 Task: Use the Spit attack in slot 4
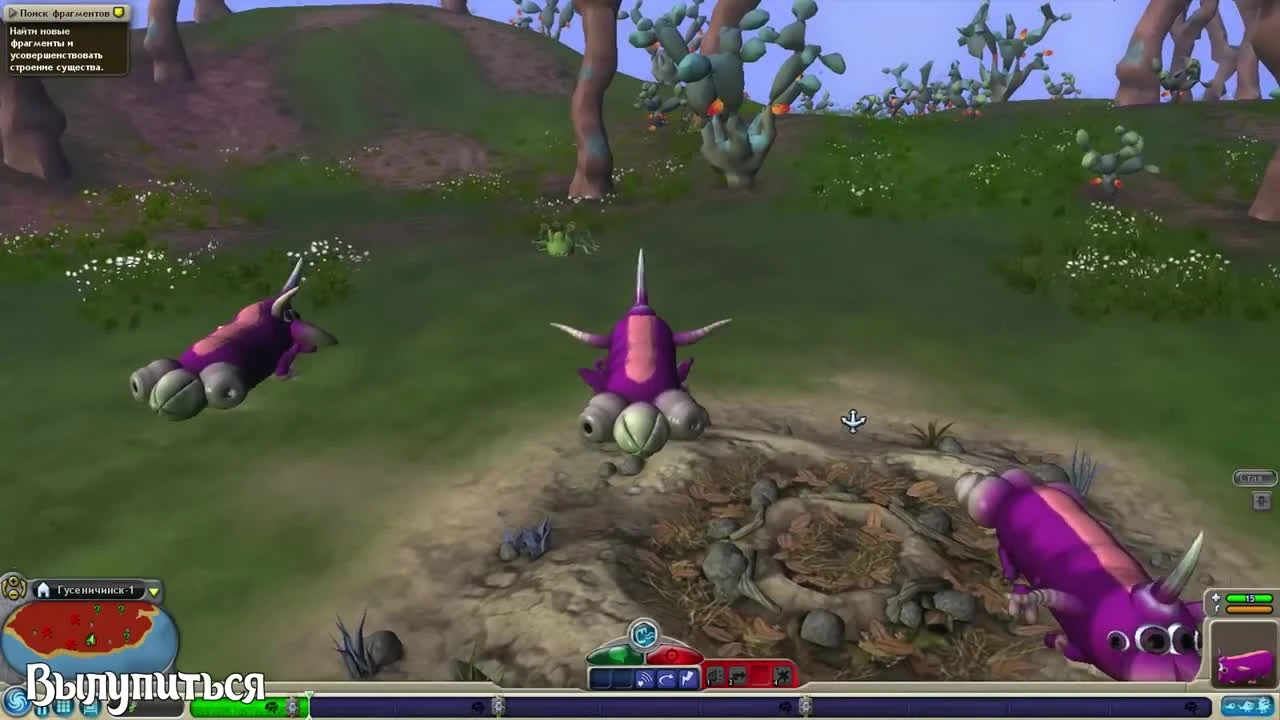click(782, 675)
